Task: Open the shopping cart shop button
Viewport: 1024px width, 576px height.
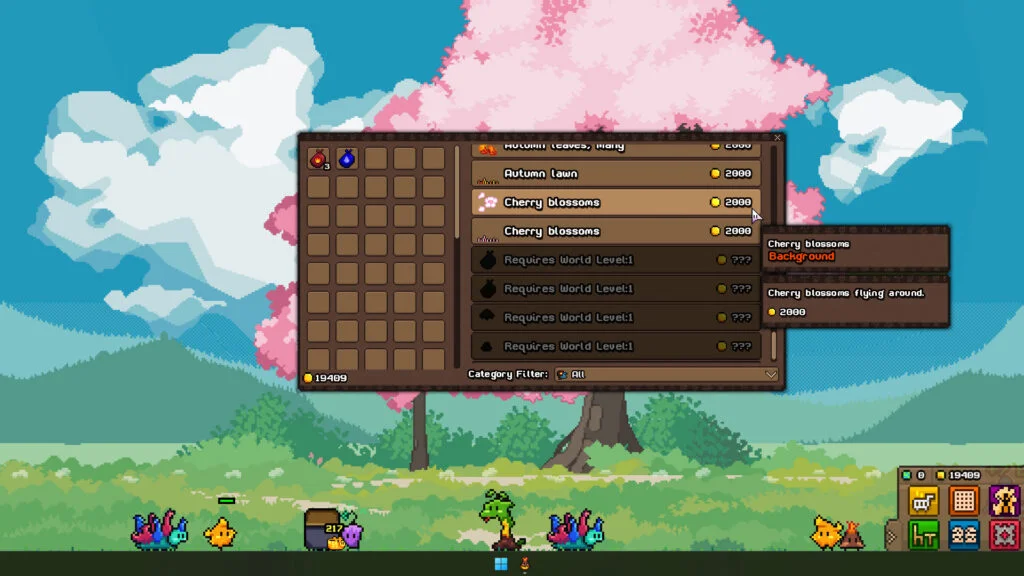Action: [x=923, y=500]
